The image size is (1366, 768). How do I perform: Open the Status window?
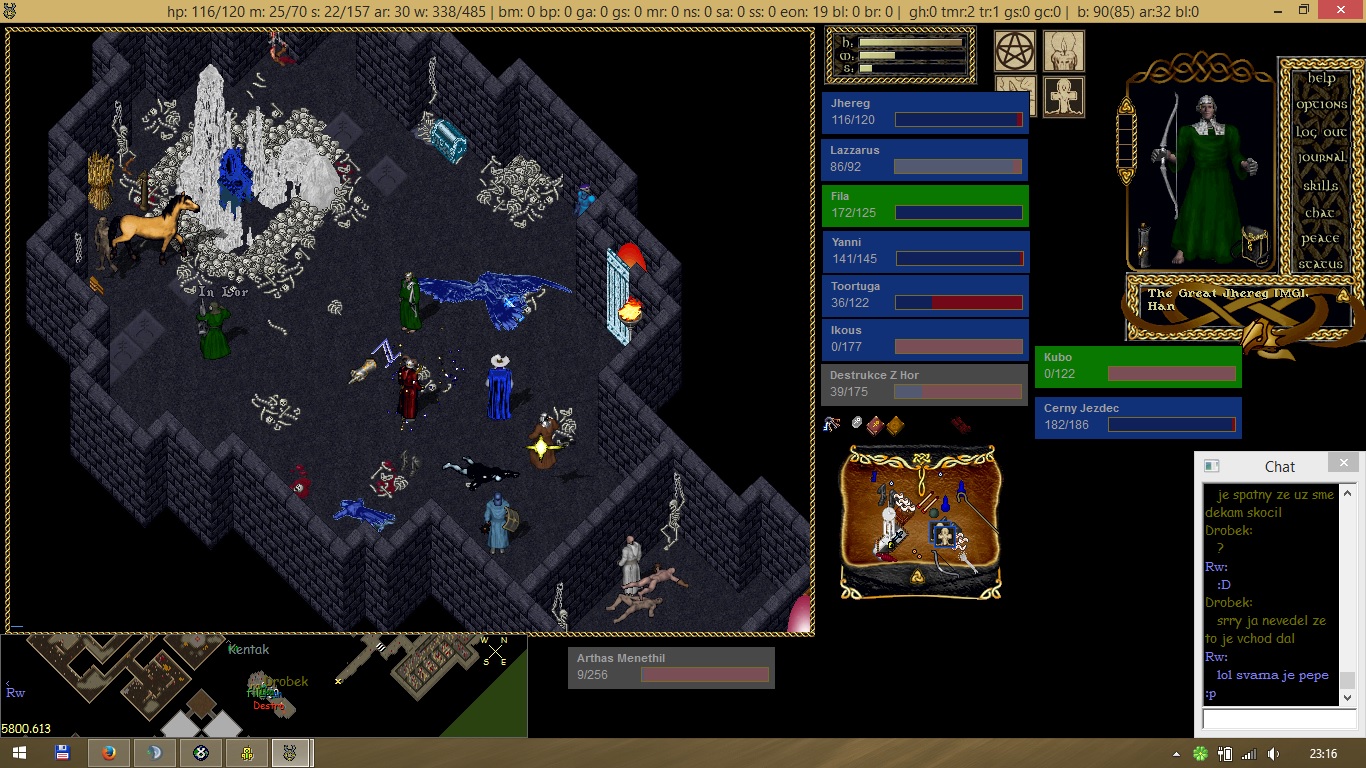coord(1321,265)
